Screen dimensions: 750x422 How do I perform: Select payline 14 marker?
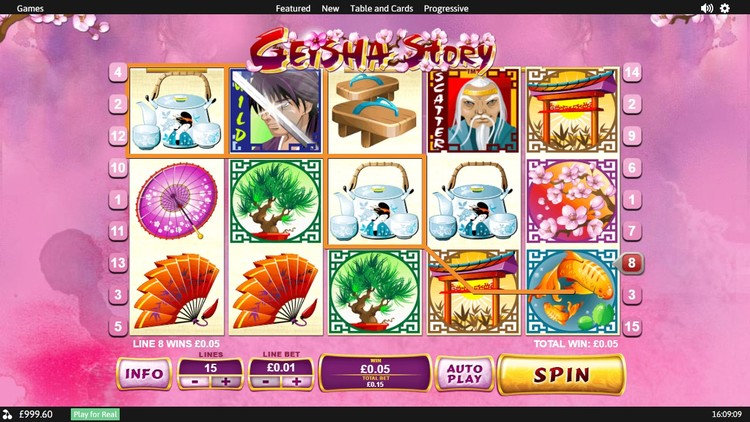pyautogui.click(x=632, y=72)
